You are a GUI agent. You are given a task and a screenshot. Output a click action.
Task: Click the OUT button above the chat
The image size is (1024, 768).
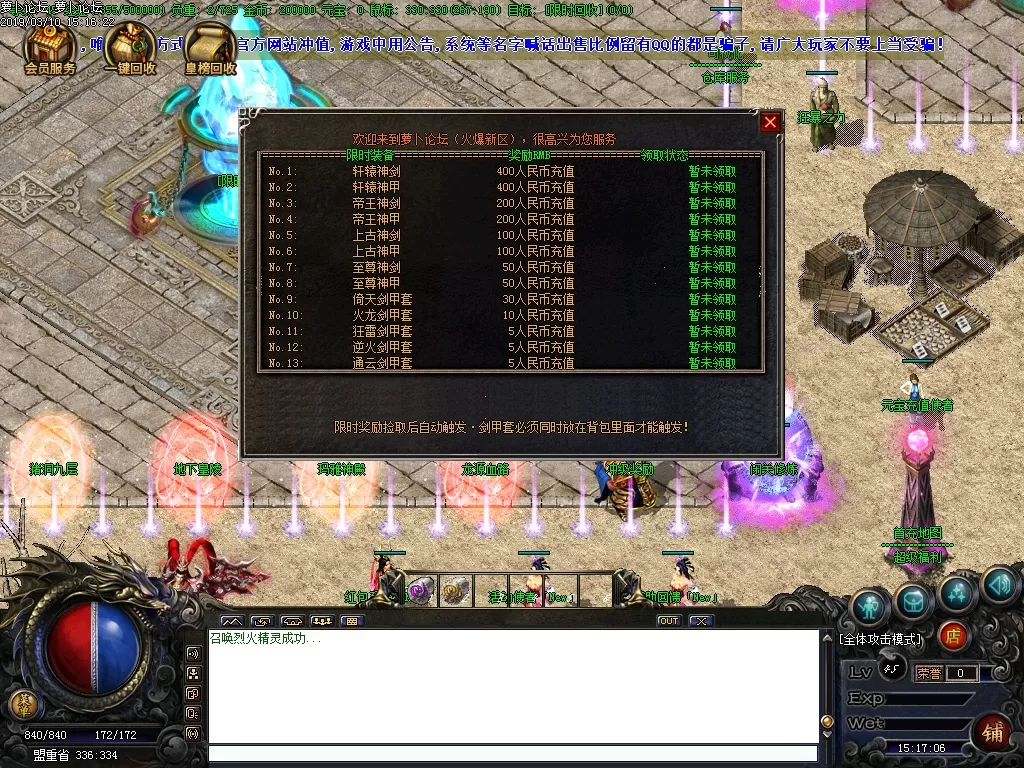pyautogui.click(x=669, y=621)
